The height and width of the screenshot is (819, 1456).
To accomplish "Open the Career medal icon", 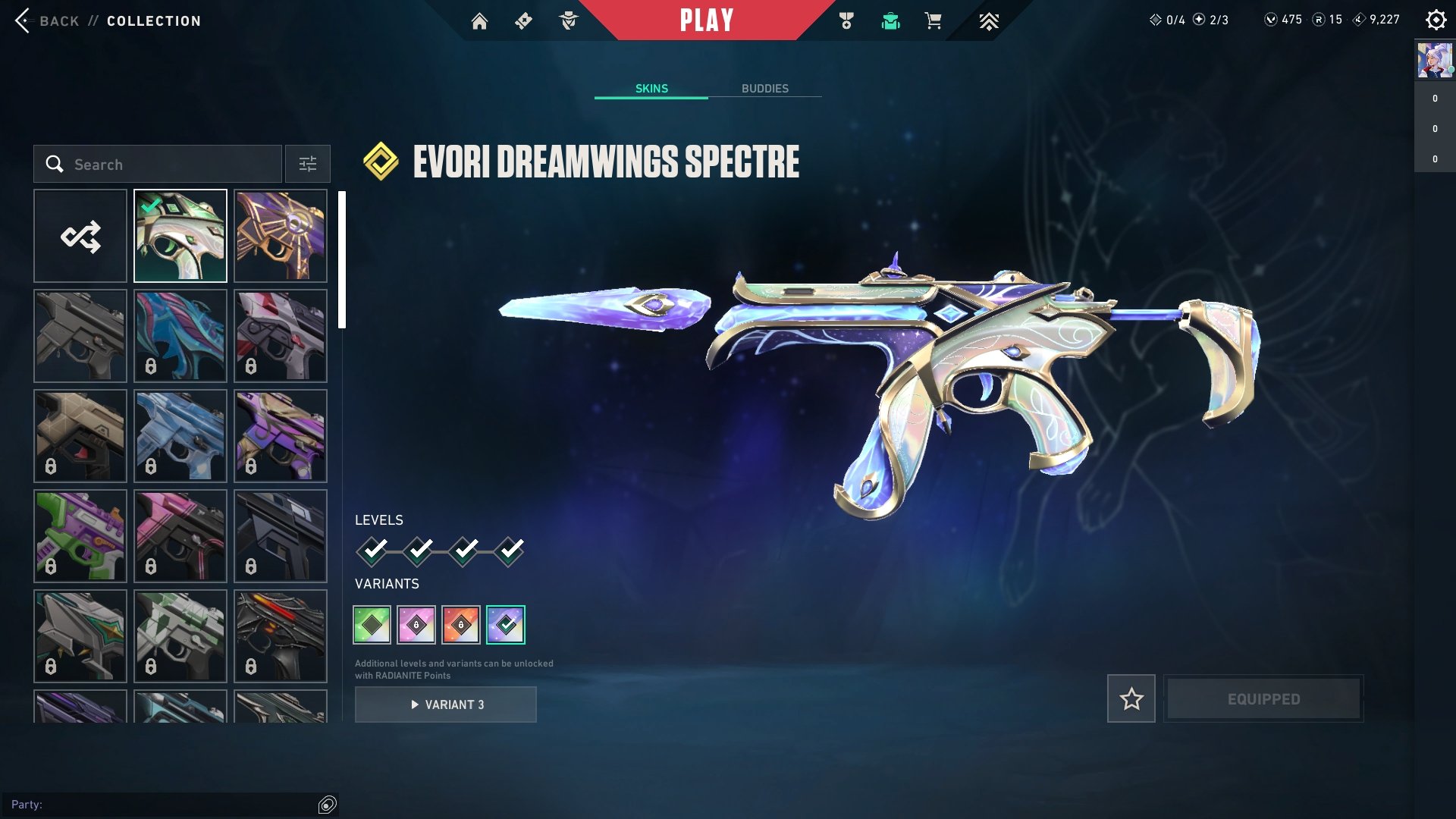I will (848, 21).
